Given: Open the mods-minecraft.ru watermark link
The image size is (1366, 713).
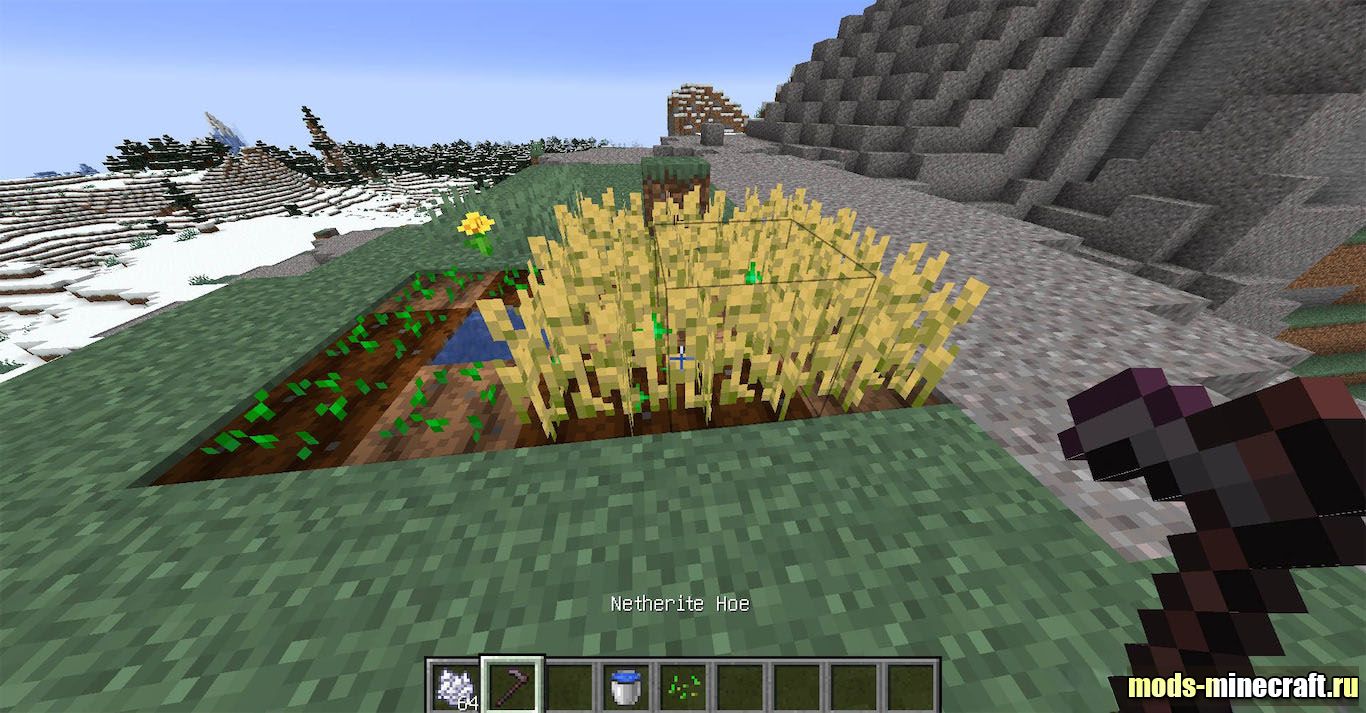Looking at the screenshot, I should pyautogui.click(x=1242, y=687).
